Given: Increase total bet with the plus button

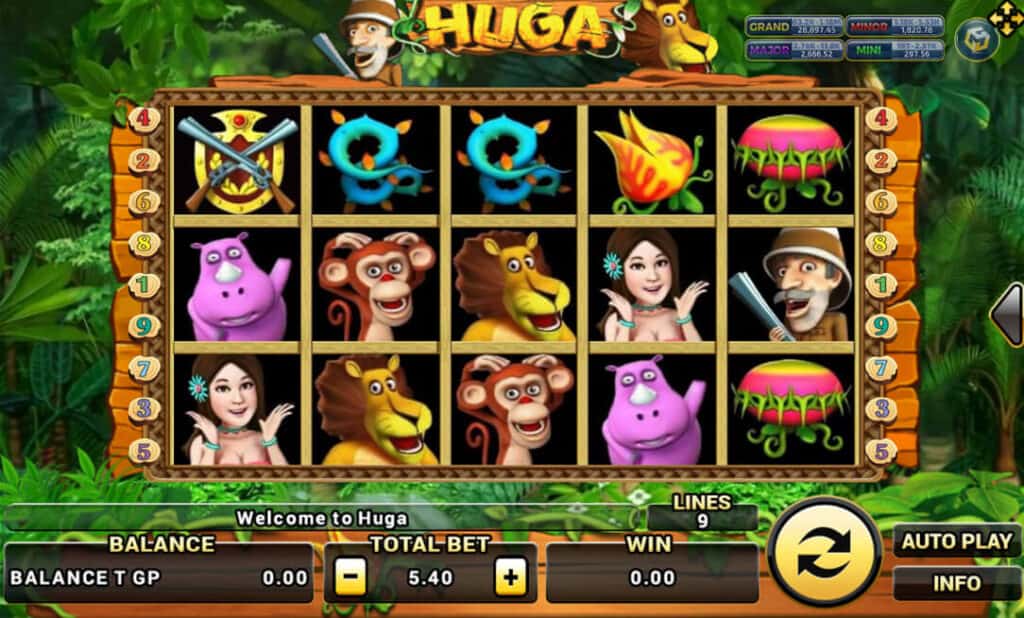Looking at the screenshot, I should 510,577.
